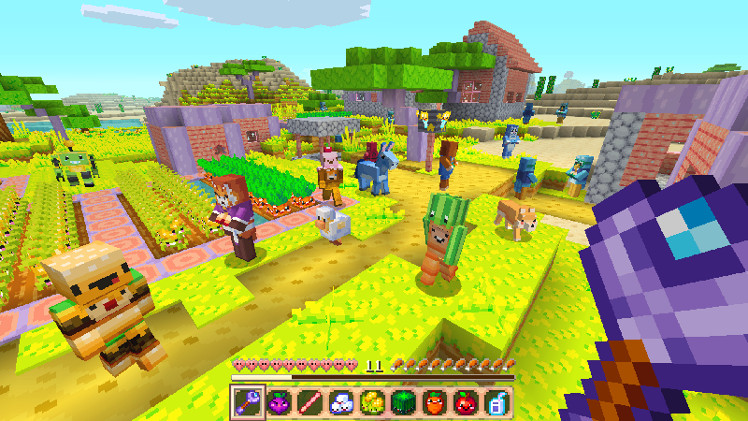
Task: Choose the smiling orange carrot slot
Action: tap(434, 401)
